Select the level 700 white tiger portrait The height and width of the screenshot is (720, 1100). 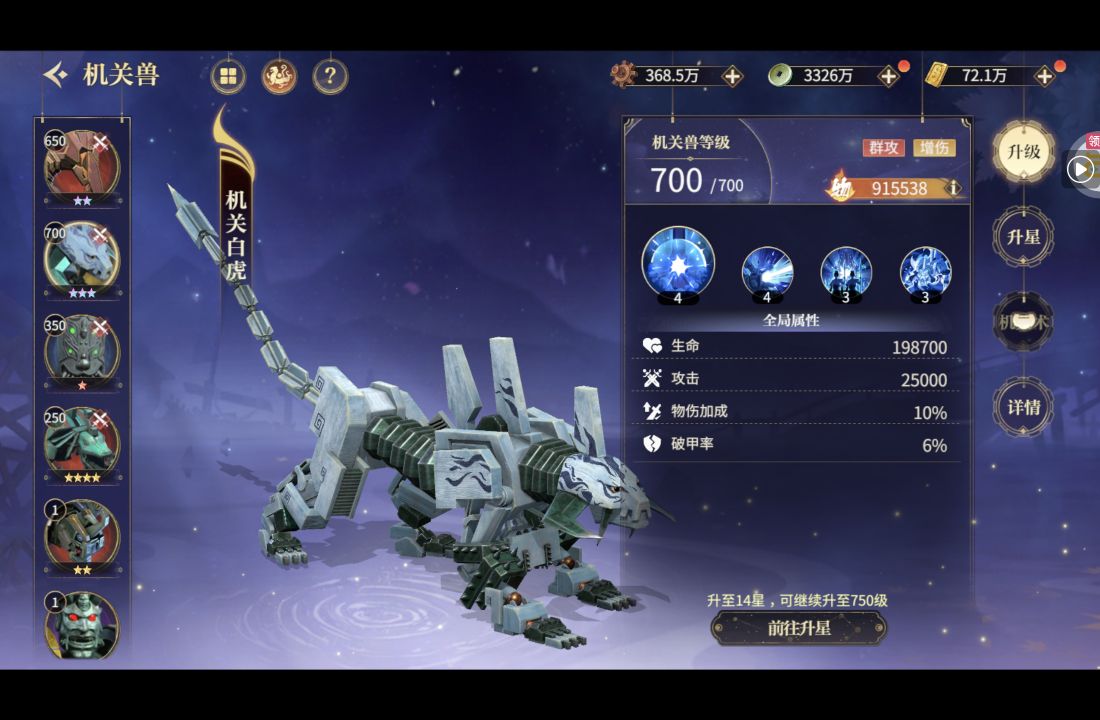click(x=80, y=257)
